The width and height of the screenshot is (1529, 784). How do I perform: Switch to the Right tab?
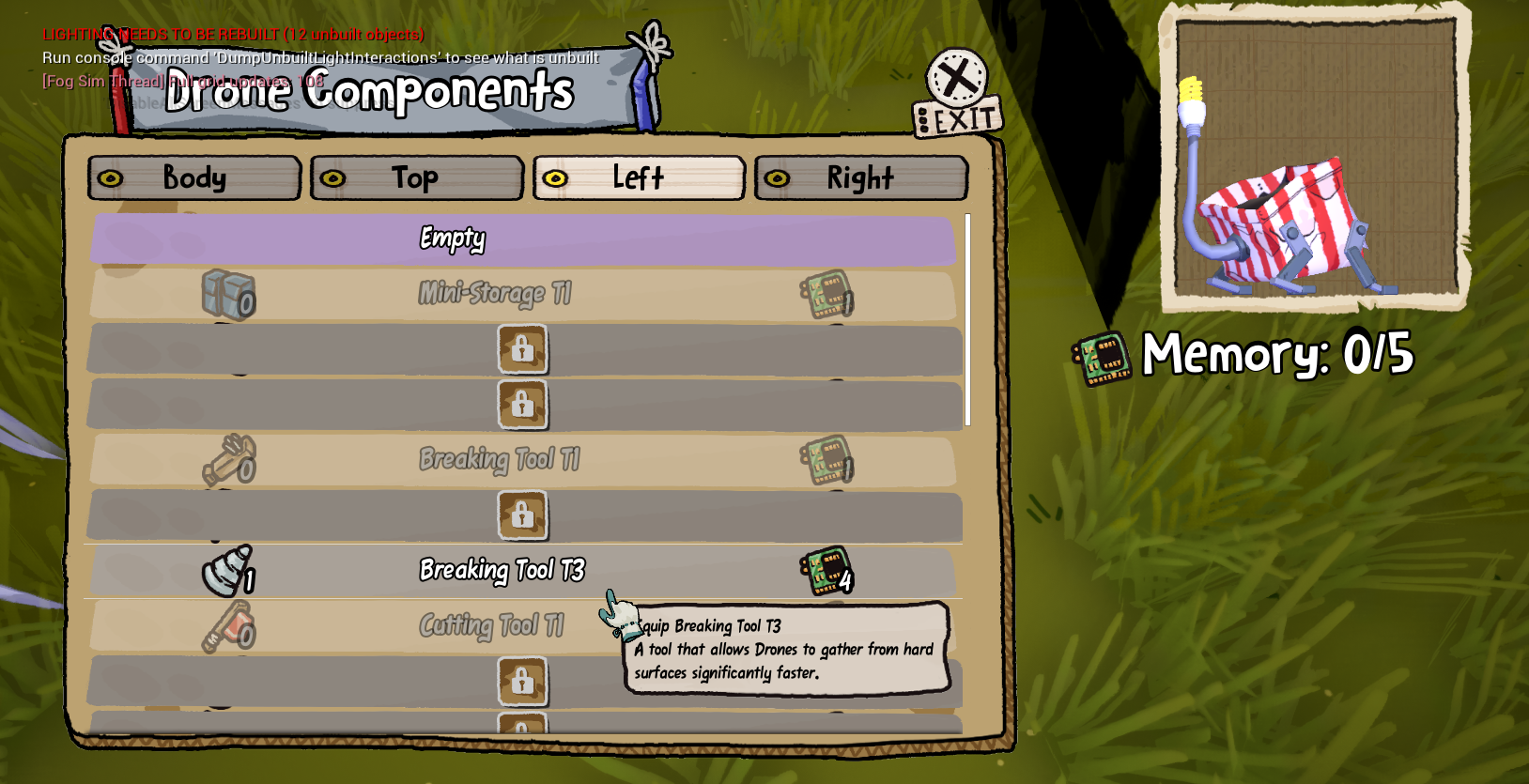coord(860,178)
